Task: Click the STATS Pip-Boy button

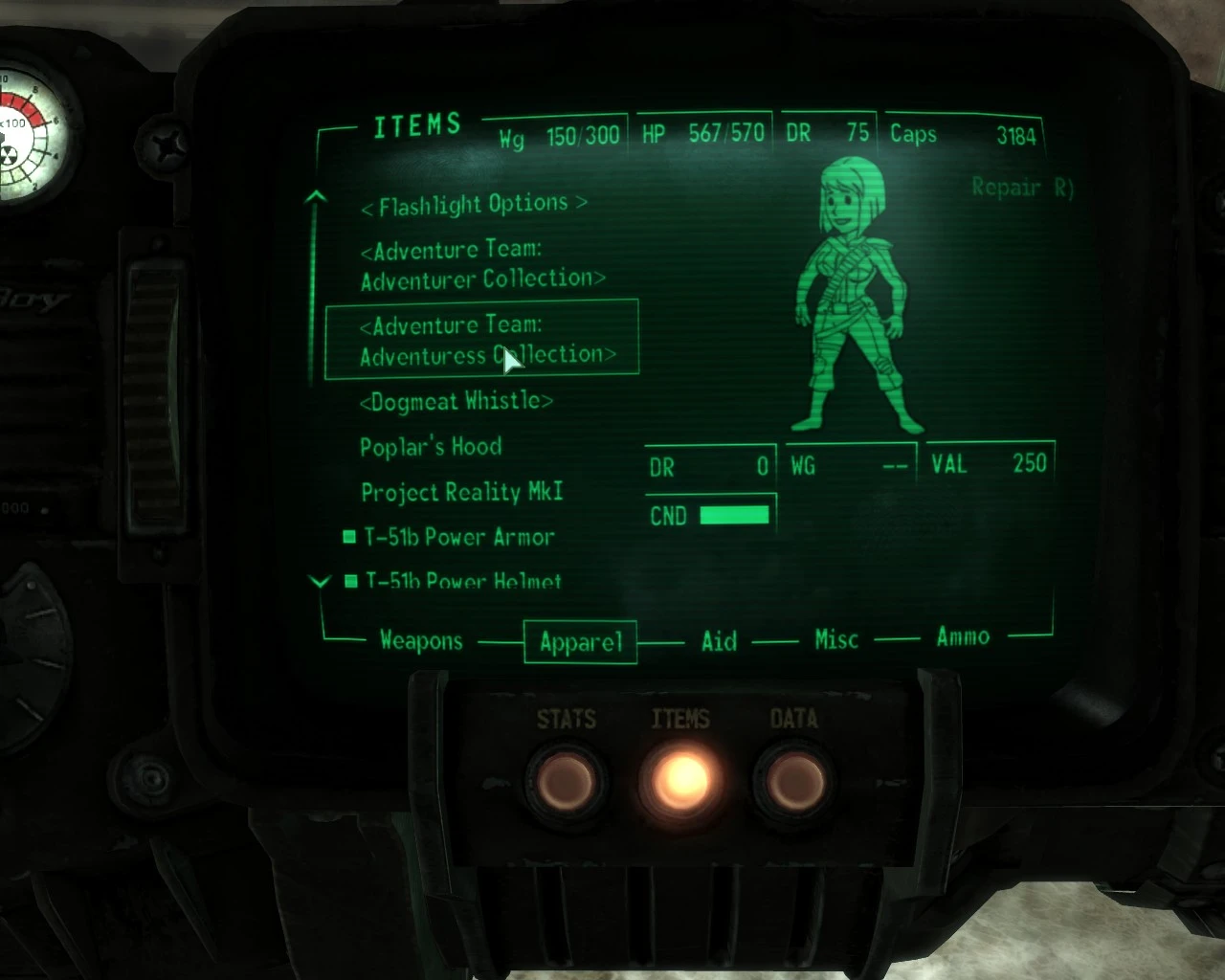Action: (567, 780)
